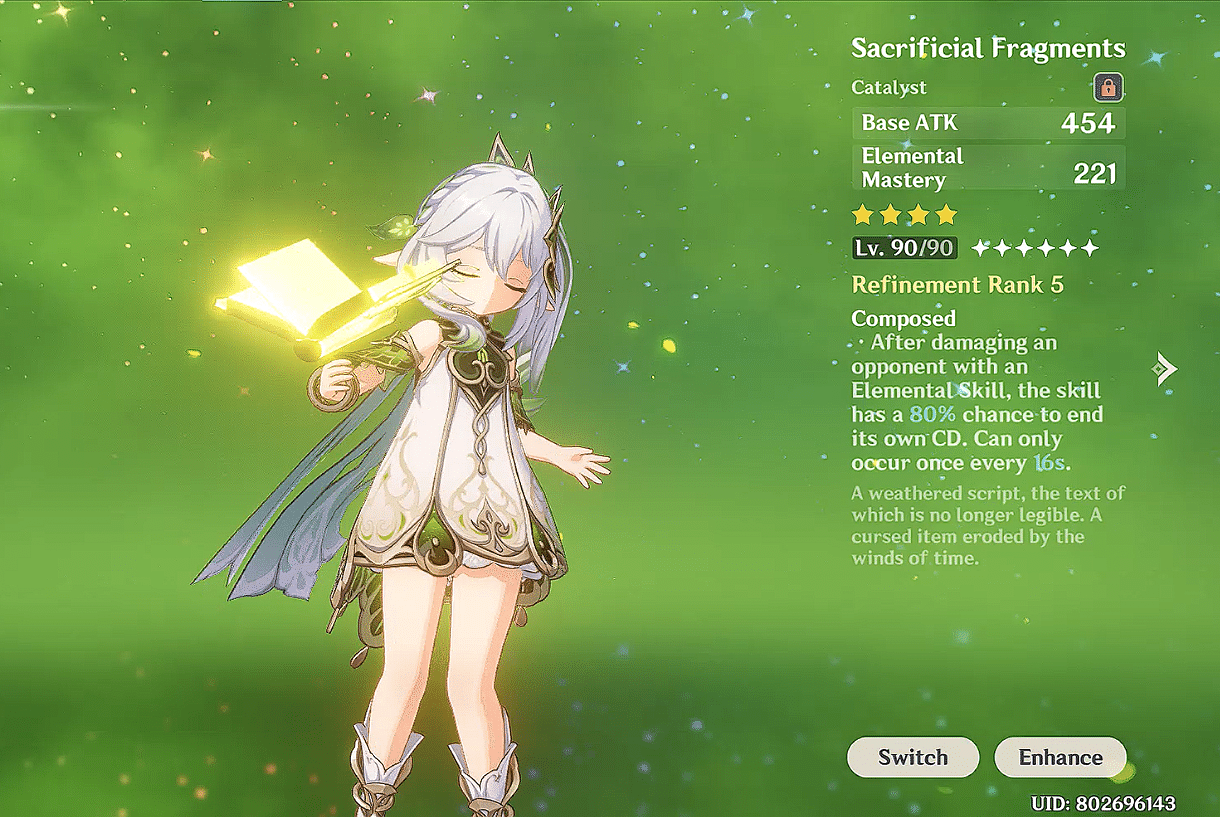Go to the next page arrow
This screenshot has height=817, width=1220.
1164,369
